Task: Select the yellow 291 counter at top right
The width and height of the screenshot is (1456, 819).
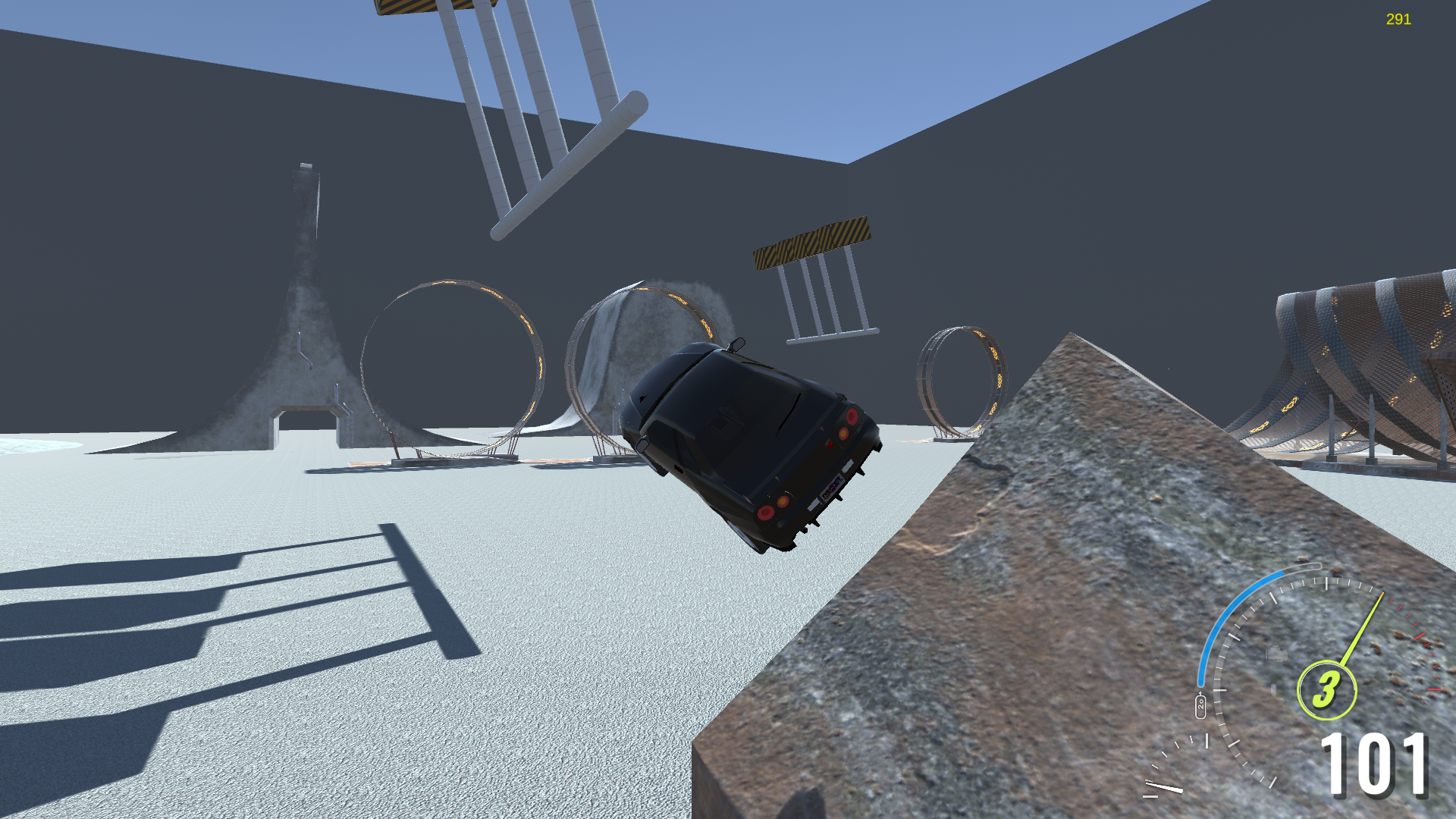Action: (x=1398, y=19)
